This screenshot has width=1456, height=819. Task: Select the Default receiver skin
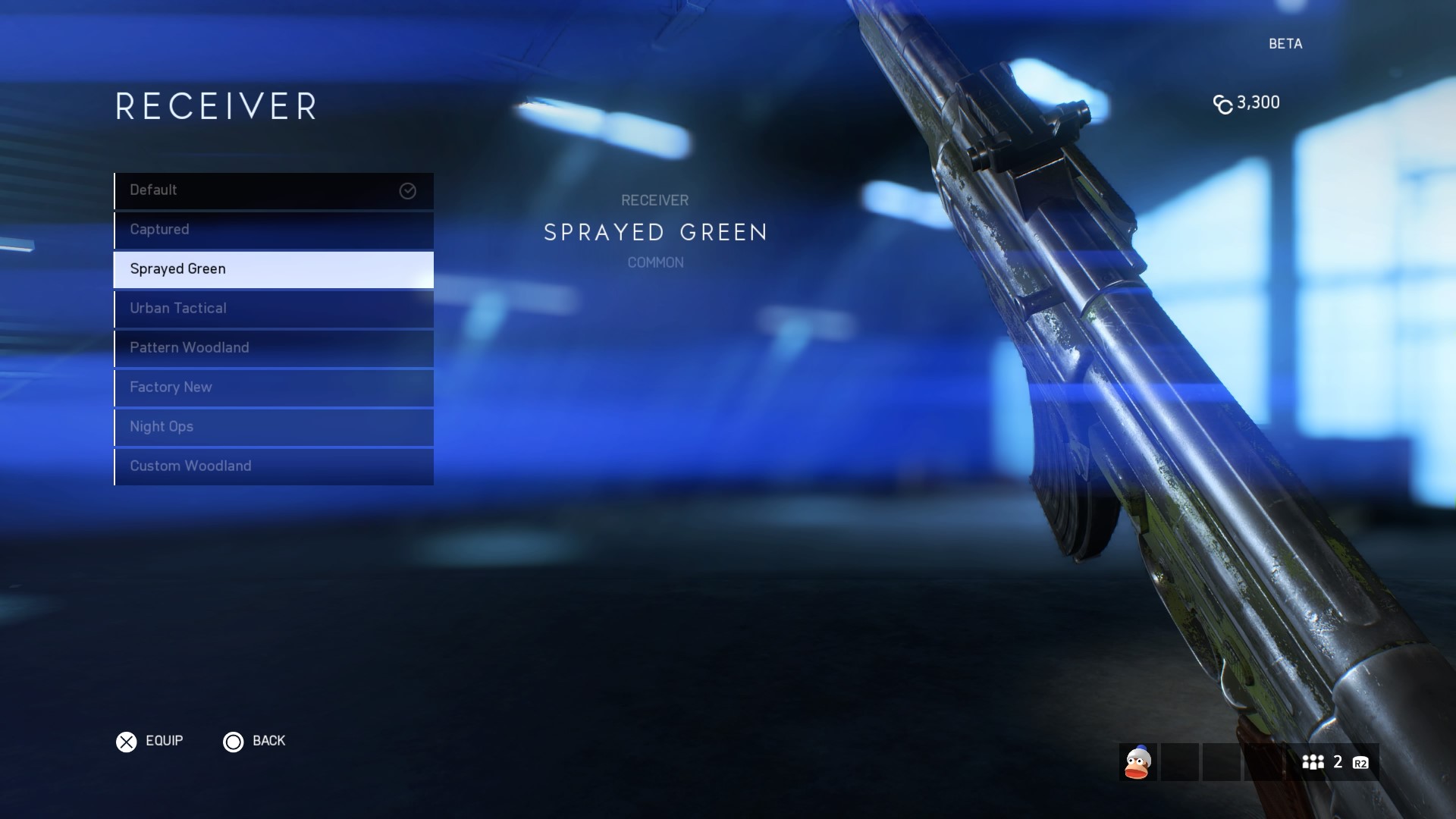273,190
